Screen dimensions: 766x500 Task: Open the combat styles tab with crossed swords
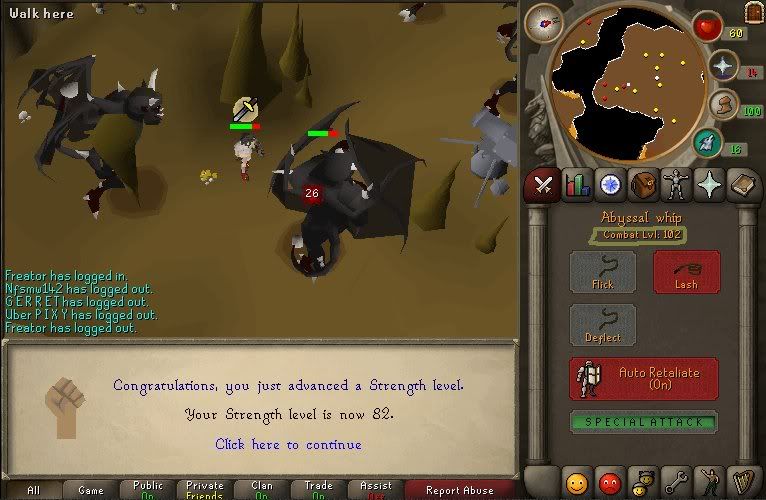point(543,184)
